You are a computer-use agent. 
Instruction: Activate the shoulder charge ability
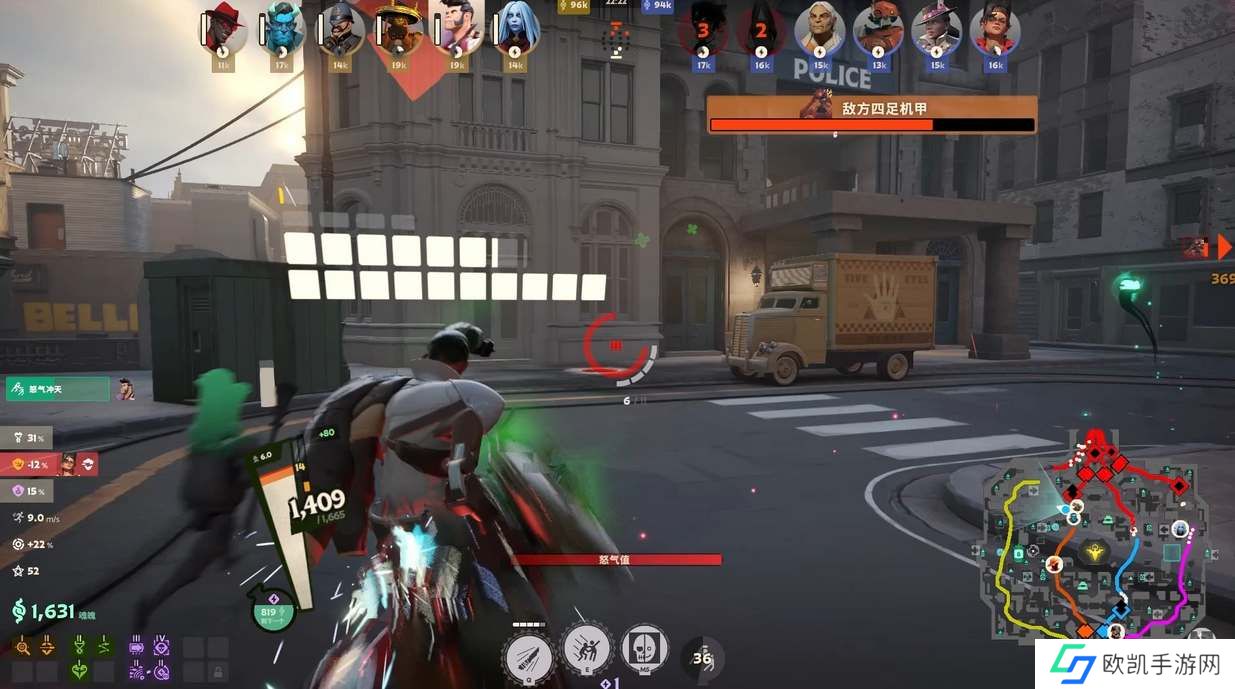pyautogui.click(x=587, y=650)
